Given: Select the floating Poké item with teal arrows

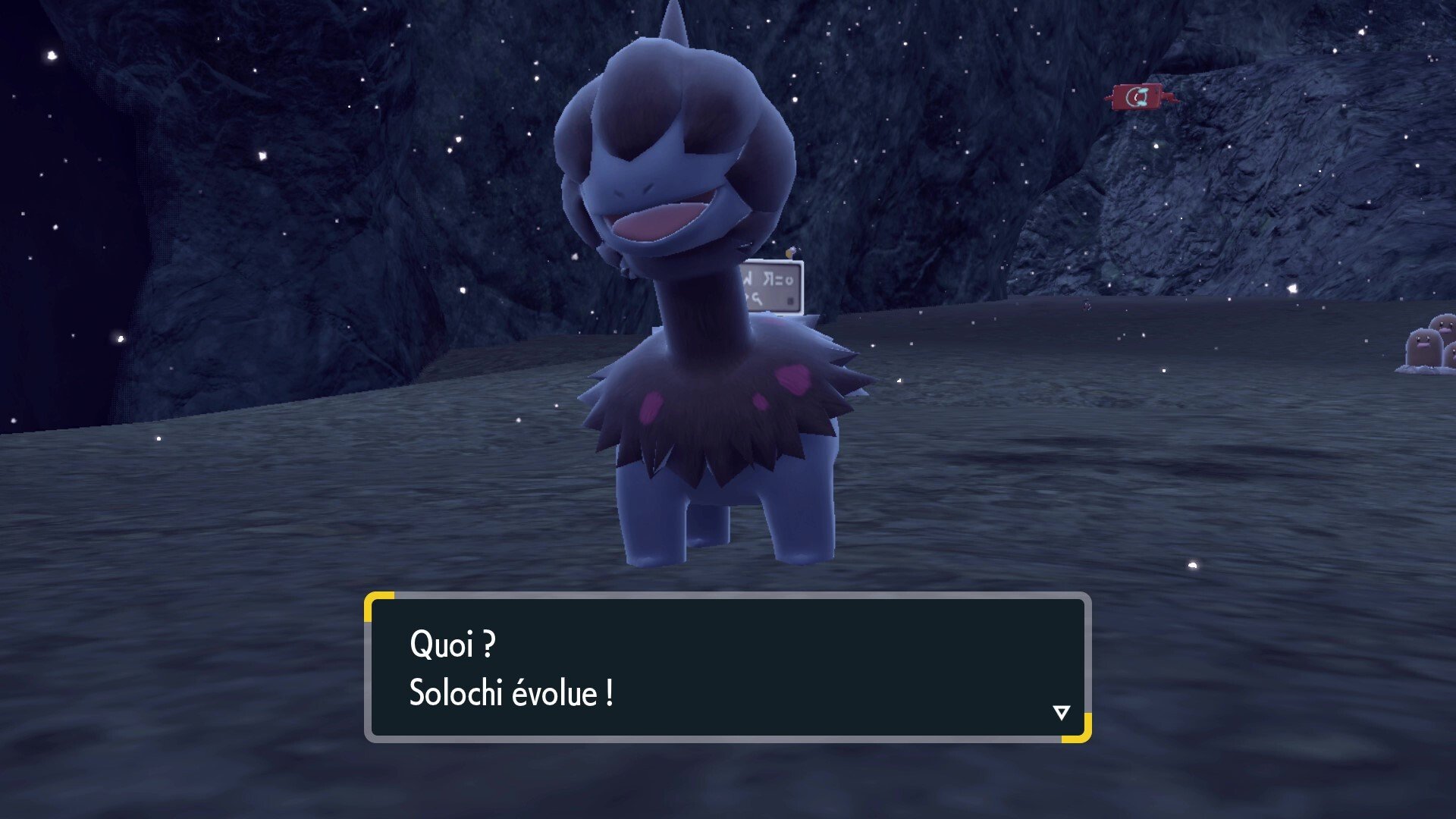Looking at the screenshot, I should tap(1135, 96).
